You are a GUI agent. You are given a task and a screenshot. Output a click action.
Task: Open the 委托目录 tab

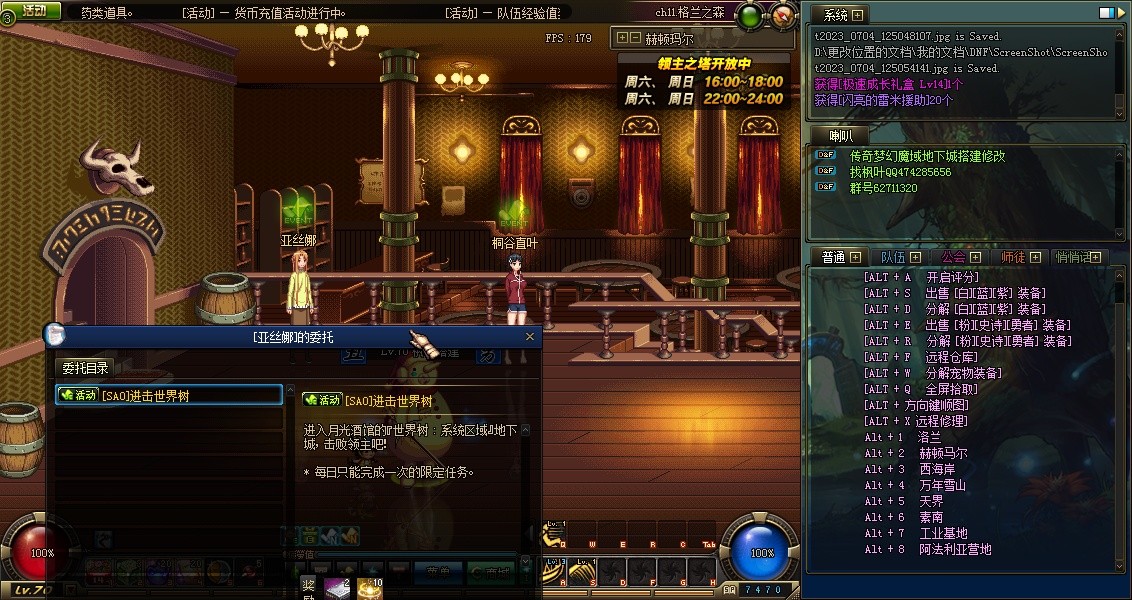85,368
